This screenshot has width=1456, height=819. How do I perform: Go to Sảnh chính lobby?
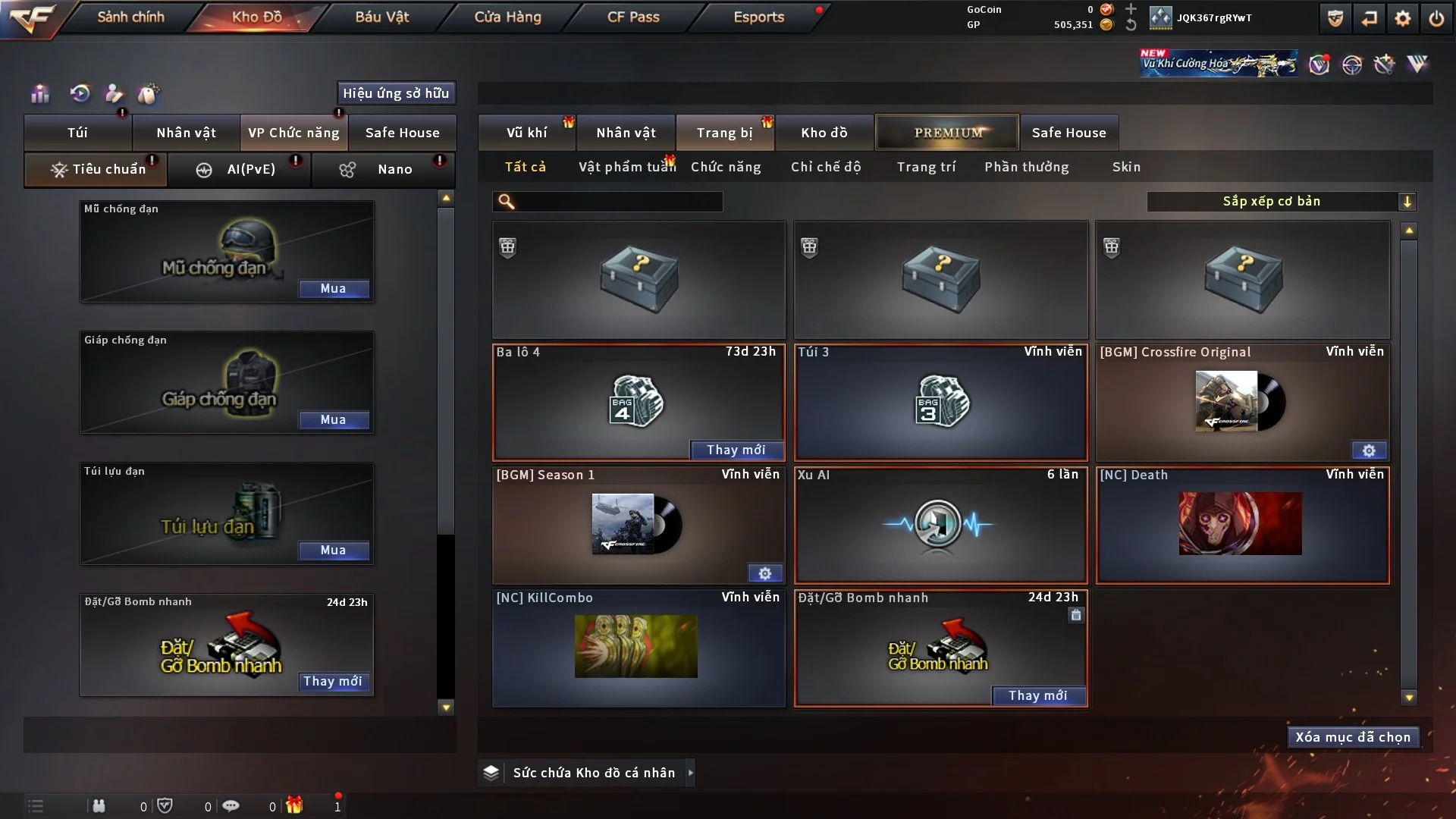[130, 17]
